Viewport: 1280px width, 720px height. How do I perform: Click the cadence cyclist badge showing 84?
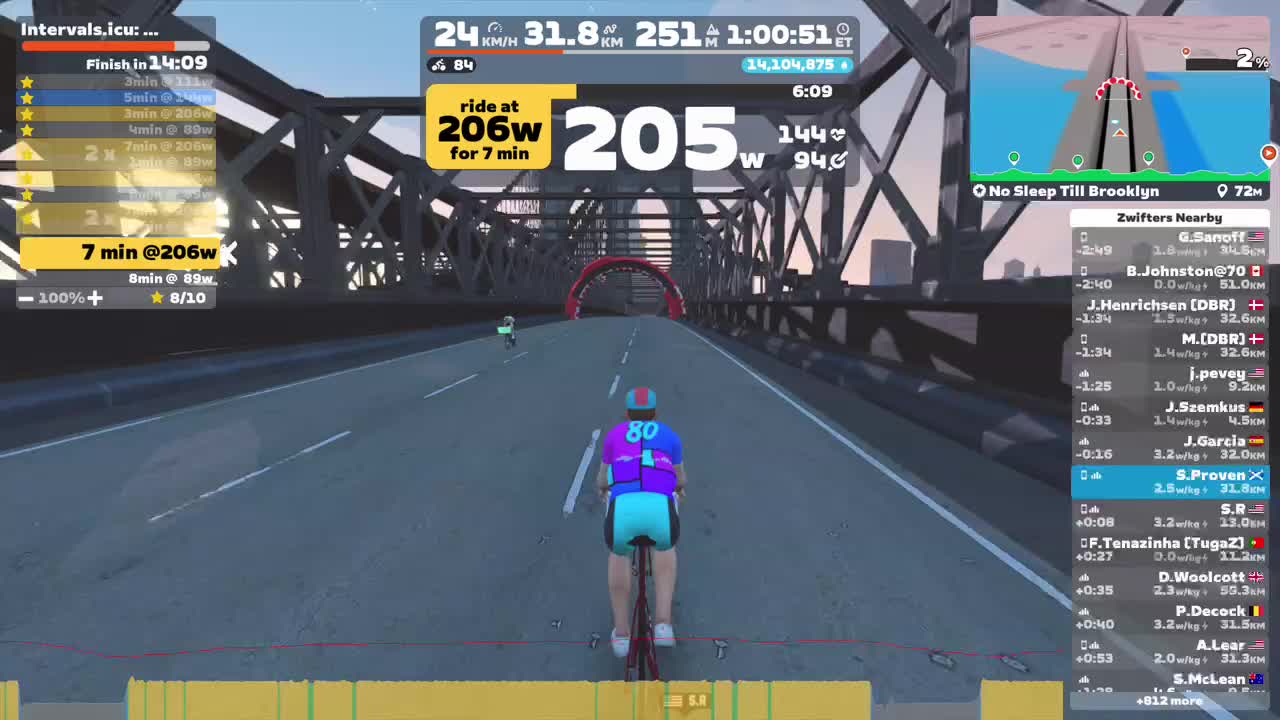pyautogui.click(x=453, y=64)
